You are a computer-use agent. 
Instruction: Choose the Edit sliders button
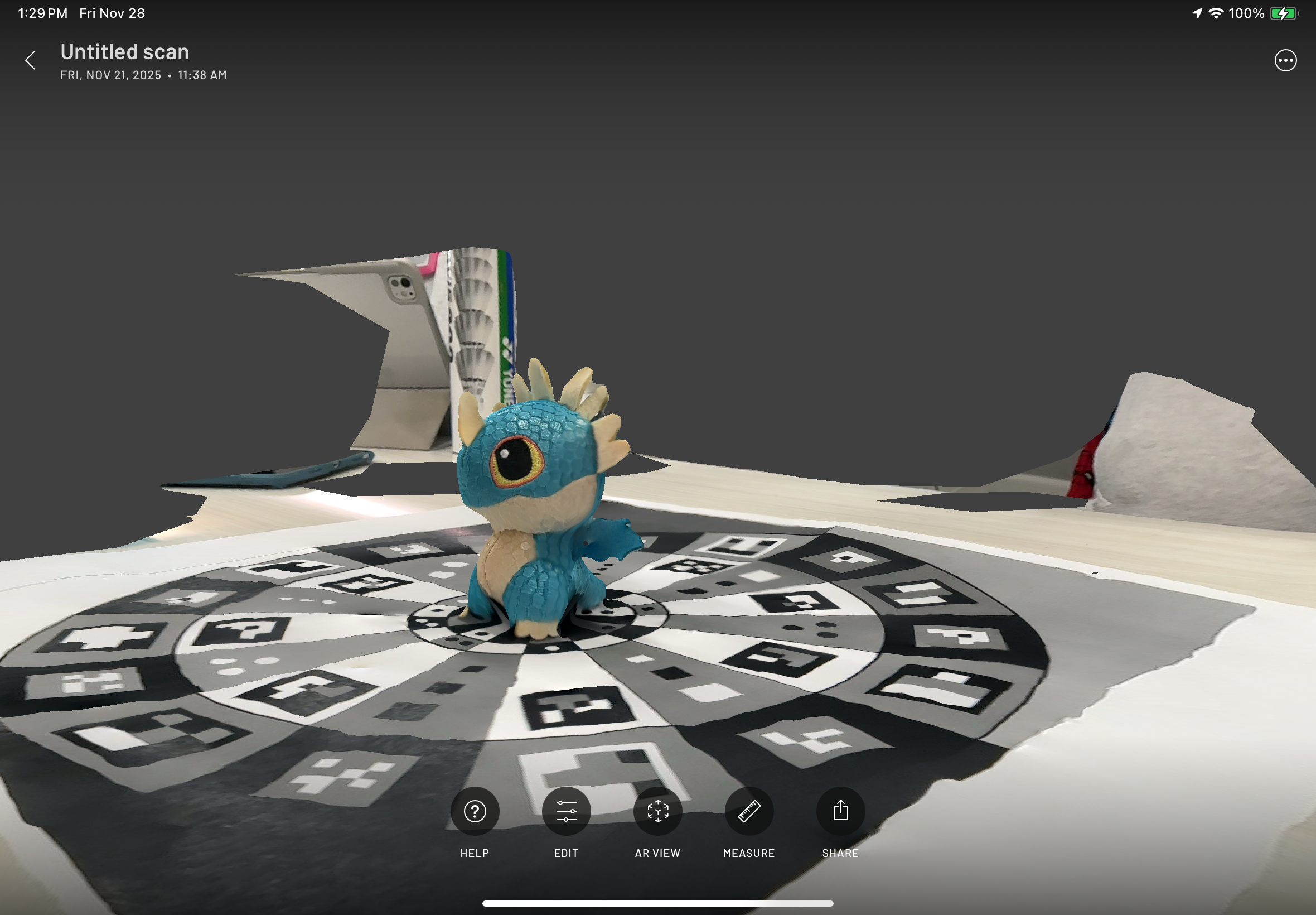tap(566, 811)
